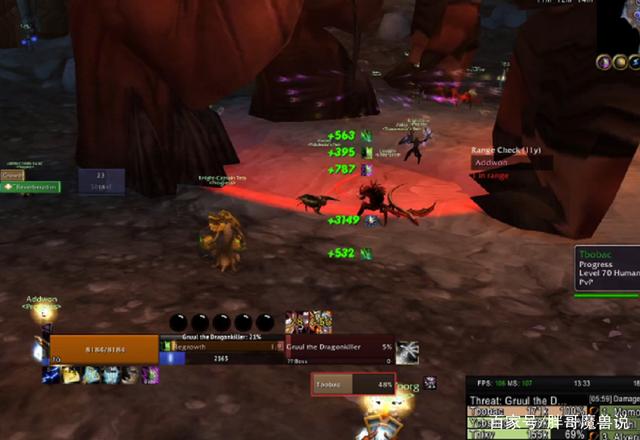The width and height of the screenshot is (640, 440).
Task: Click the Reverberation boss timer bar
Action: pos(35,187)
